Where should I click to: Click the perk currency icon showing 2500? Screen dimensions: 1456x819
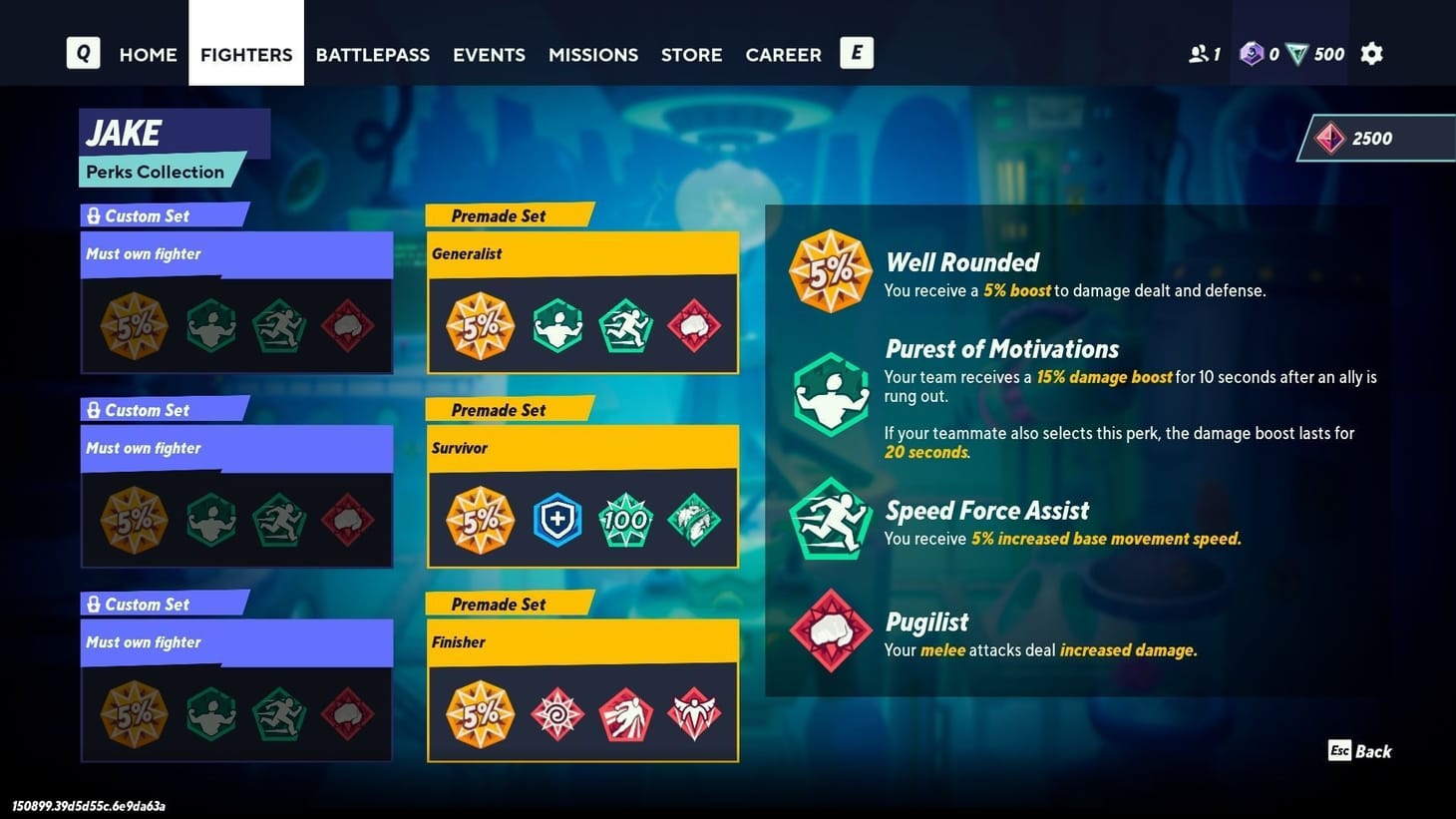pyautogui.click(x=1330, y=138)
